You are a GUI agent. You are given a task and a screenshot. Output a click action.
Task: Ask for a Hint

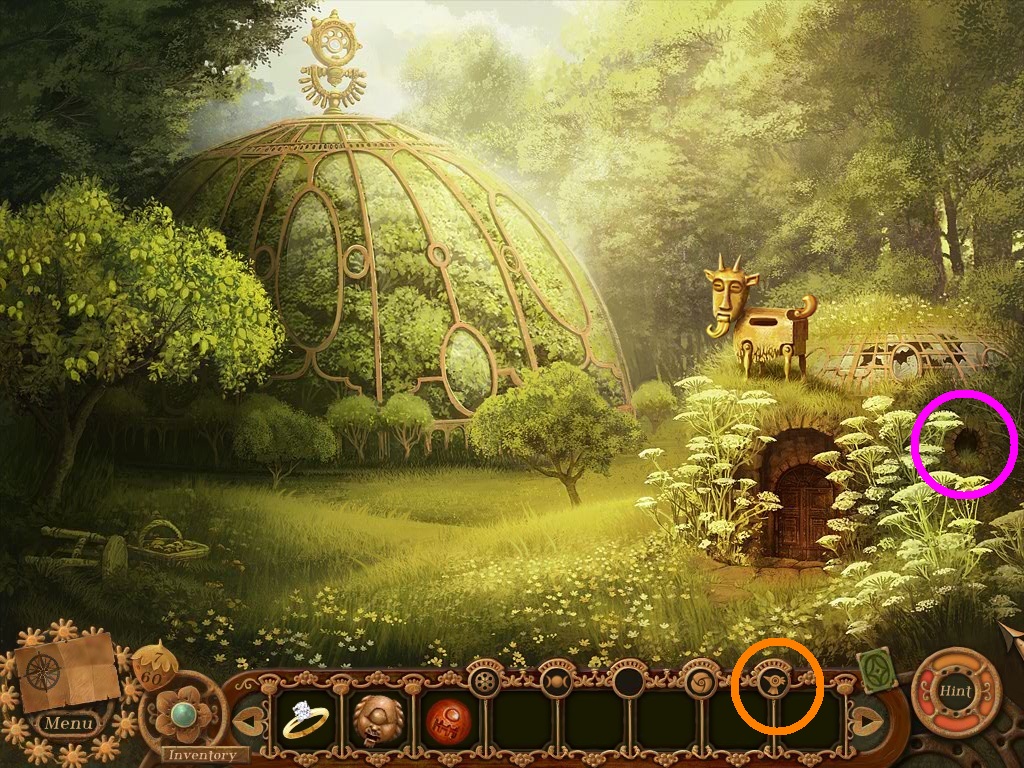(x=955, y=691)
